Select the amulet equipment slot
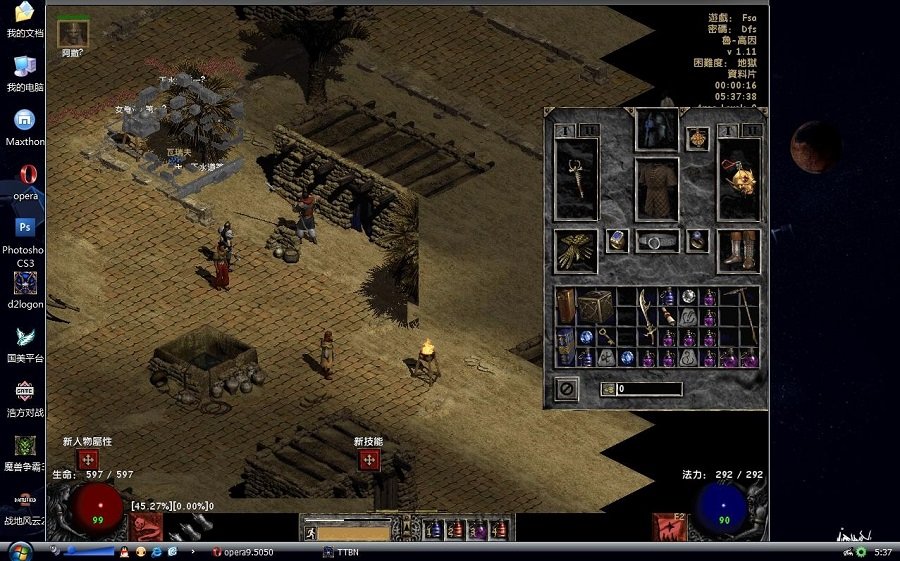 [697, 139]
